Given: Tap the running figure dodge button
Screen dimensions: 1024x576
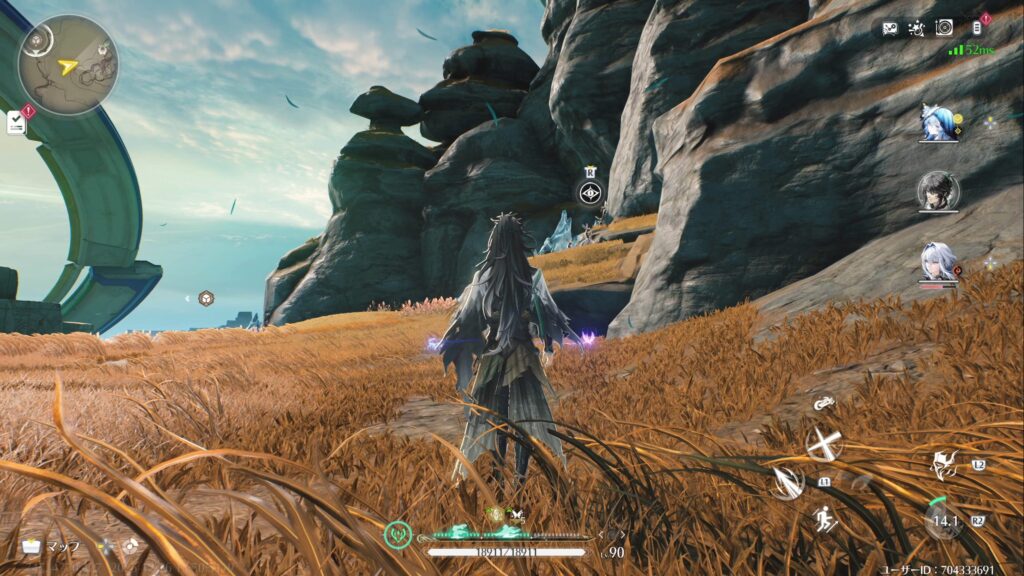Looking at the screenshot, I should 825,519.
